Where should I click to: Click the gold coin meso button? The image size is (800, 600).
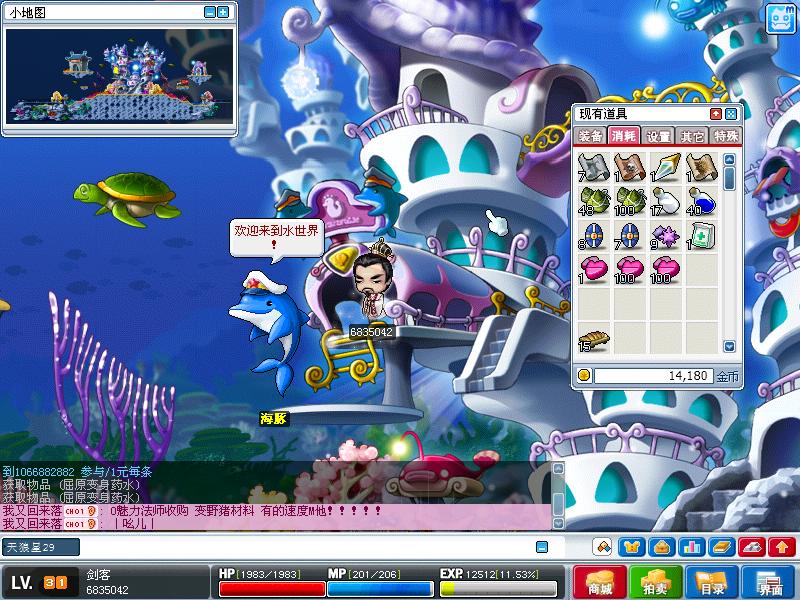click(x=584, y=376)
